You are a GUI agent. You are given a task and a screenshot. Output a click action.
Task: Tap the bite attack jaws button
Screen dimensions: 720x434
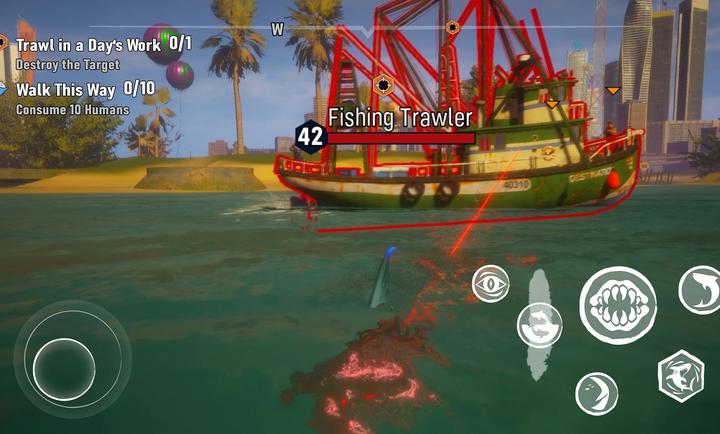pyautogui.click(x=618, y=306)
